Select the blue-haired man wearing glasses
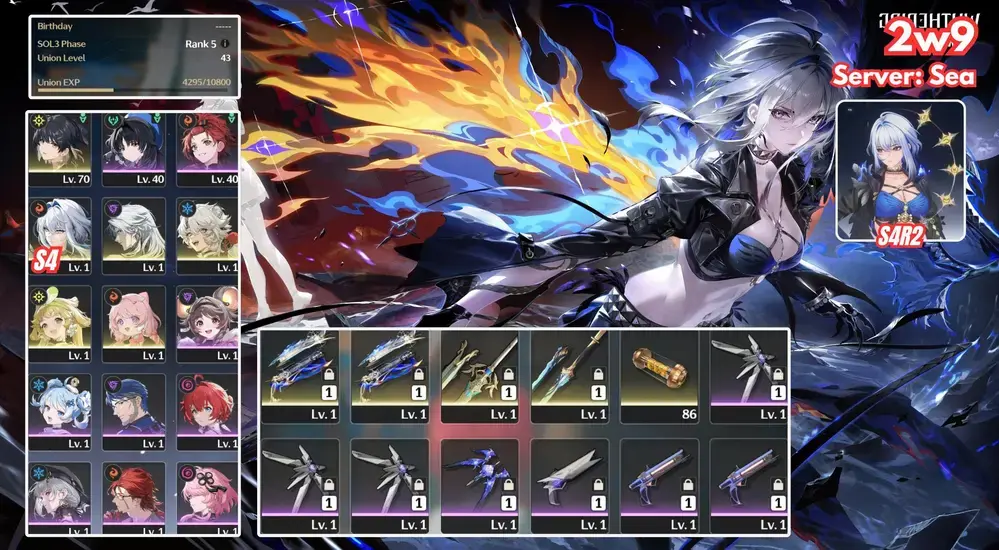This screenshot has width=999, height=550. pyautogui.click(x=133, y=411)
